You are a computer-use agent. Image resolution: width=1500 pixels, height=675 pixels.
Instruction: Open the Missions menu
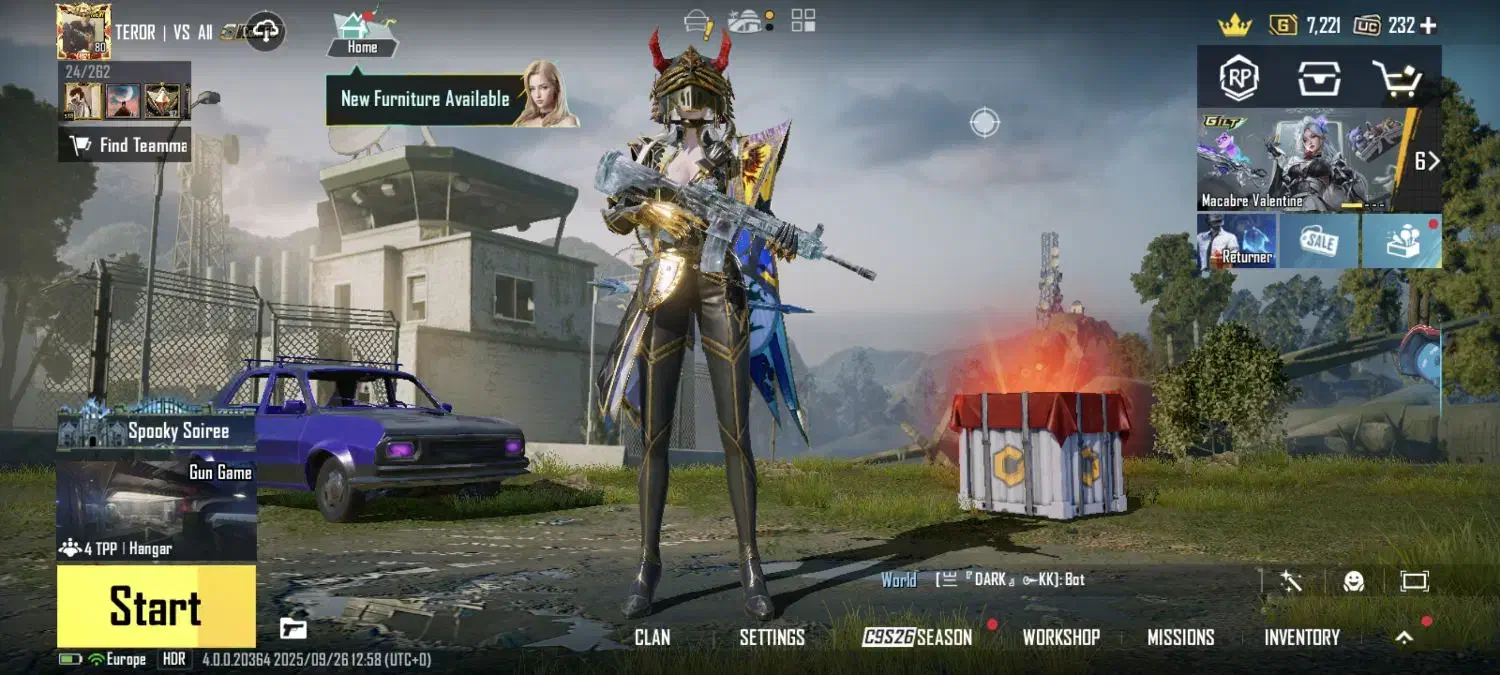click(x=1181, y=637)
